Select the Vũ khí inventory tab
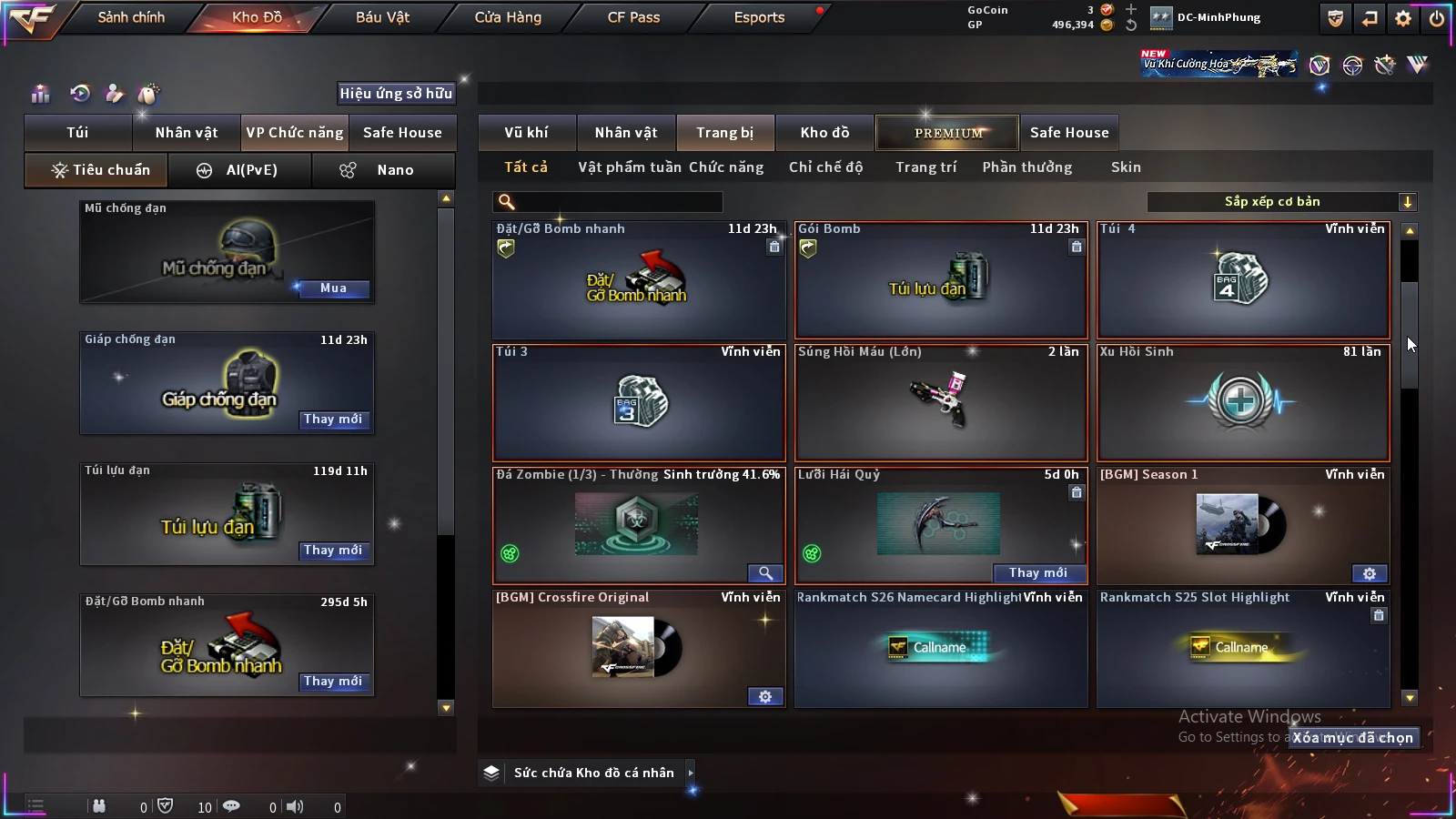The image size is (1456, 819). [x=526, y=133]
